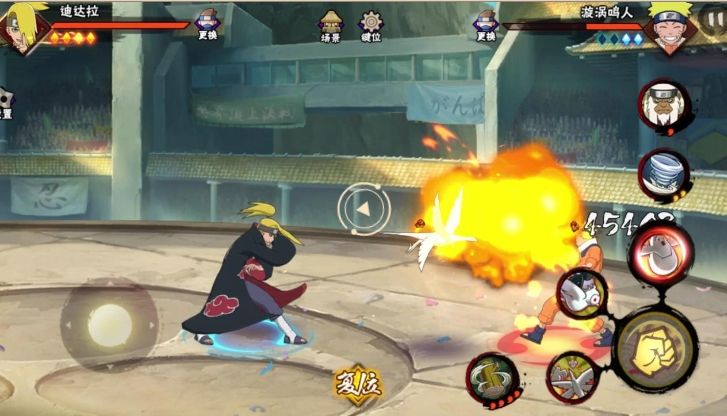Activate the clay spider skill icon
The image size is (727, 416).
(571, 378)
